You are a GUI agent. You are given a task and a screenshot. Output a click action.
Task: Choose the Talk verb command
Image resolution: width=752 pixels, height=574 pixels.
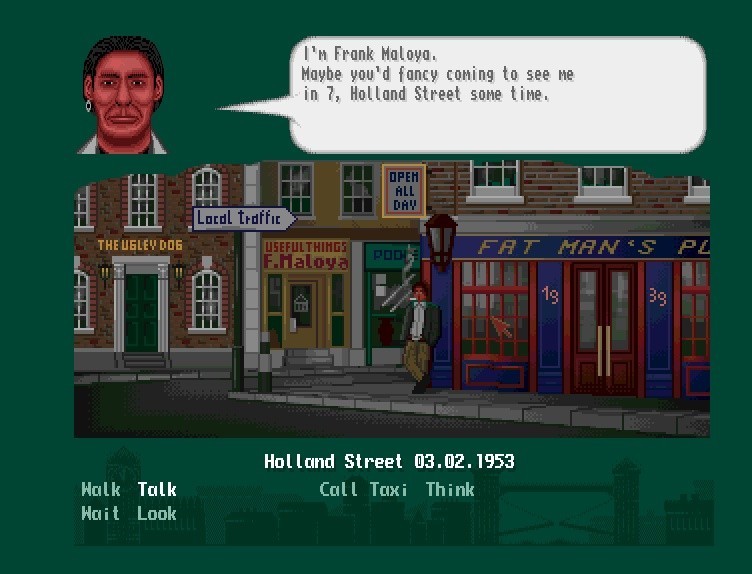pos(157,490)
